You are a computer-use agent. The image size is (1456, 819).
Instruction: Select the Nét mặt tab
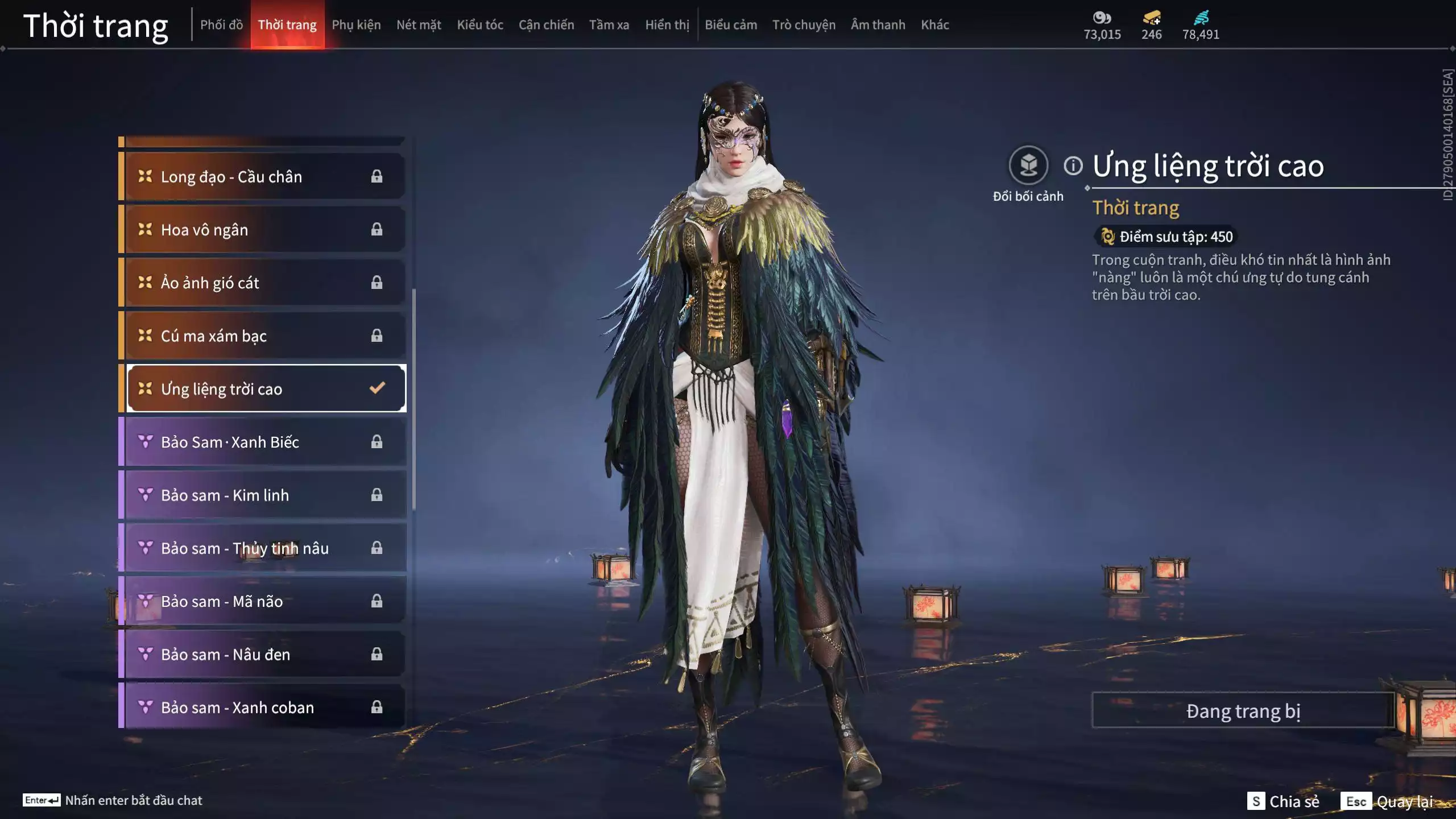pyautogui.click(x=419, y=25)
